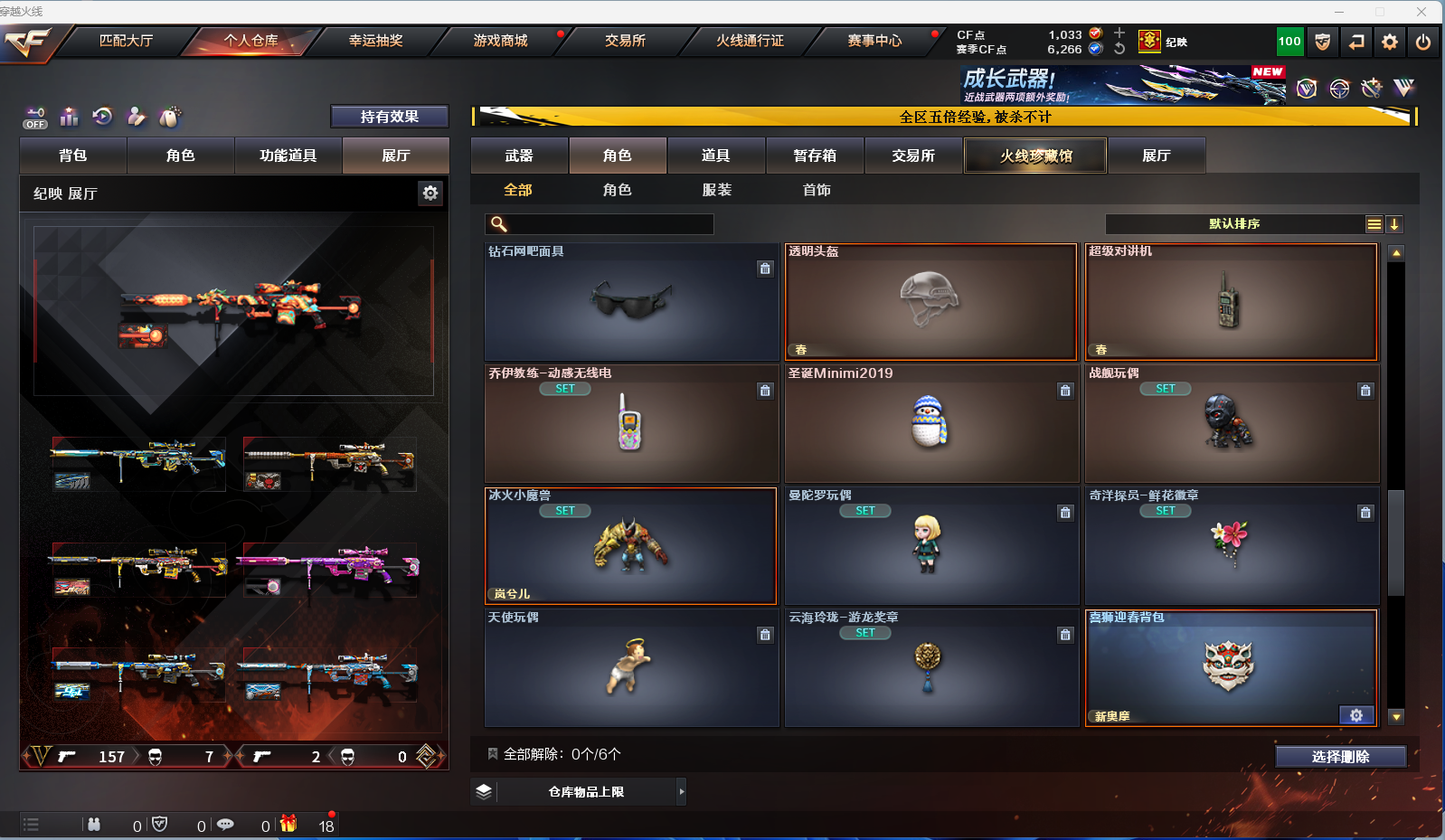
Task: Open showroom settings gear beside 纪映 展厅
Action: [430, 193]
